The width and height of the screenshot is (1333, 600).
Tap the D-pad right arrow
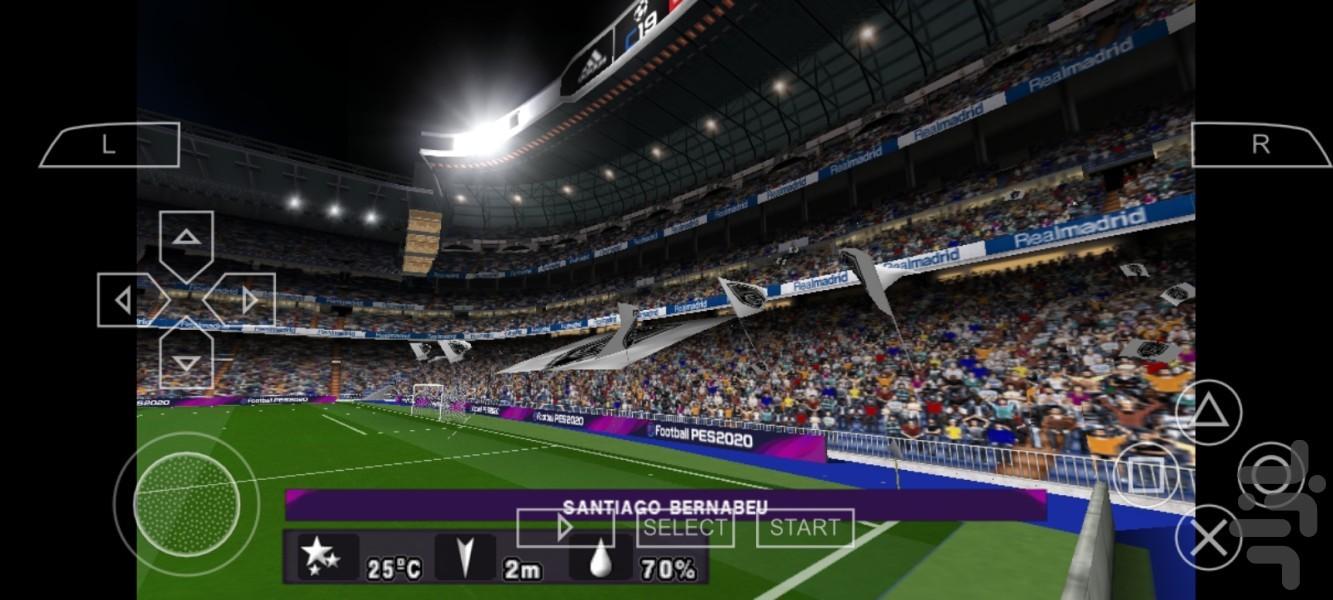(246, 300)
